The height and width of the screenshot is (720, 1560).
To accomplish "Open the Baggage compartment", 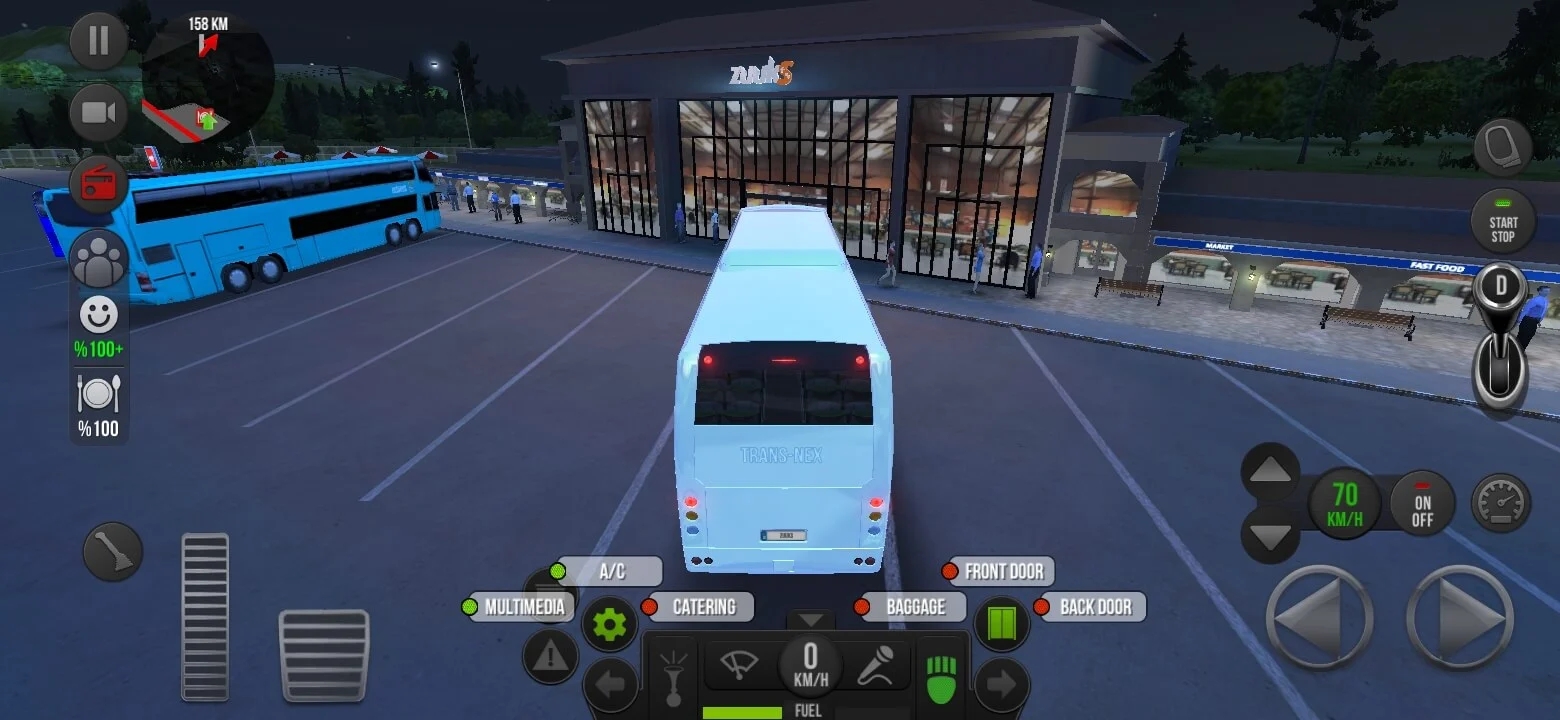I will point(913,607).
